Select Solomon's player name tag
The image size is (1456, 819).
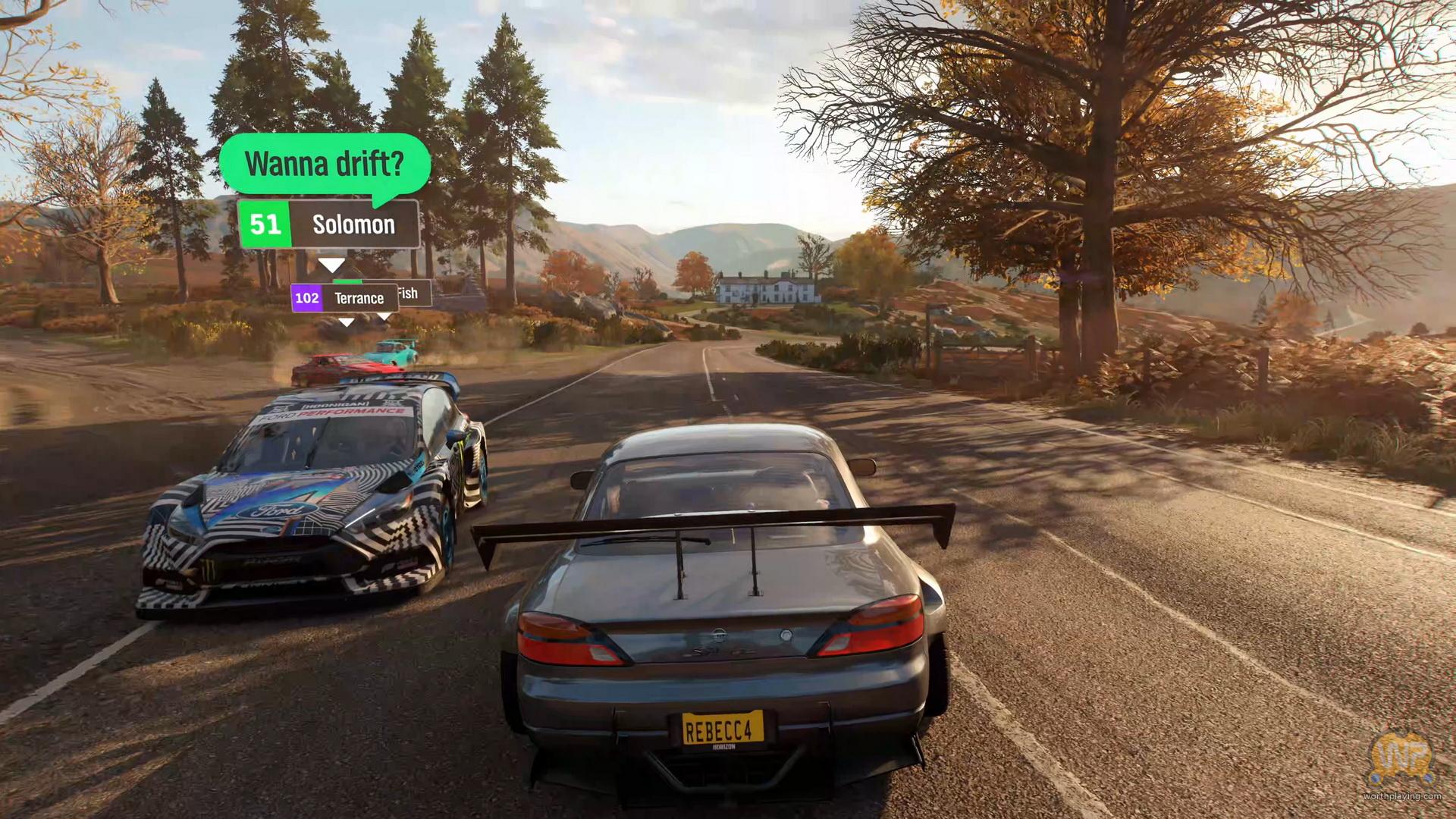click(x=328, y=224)
